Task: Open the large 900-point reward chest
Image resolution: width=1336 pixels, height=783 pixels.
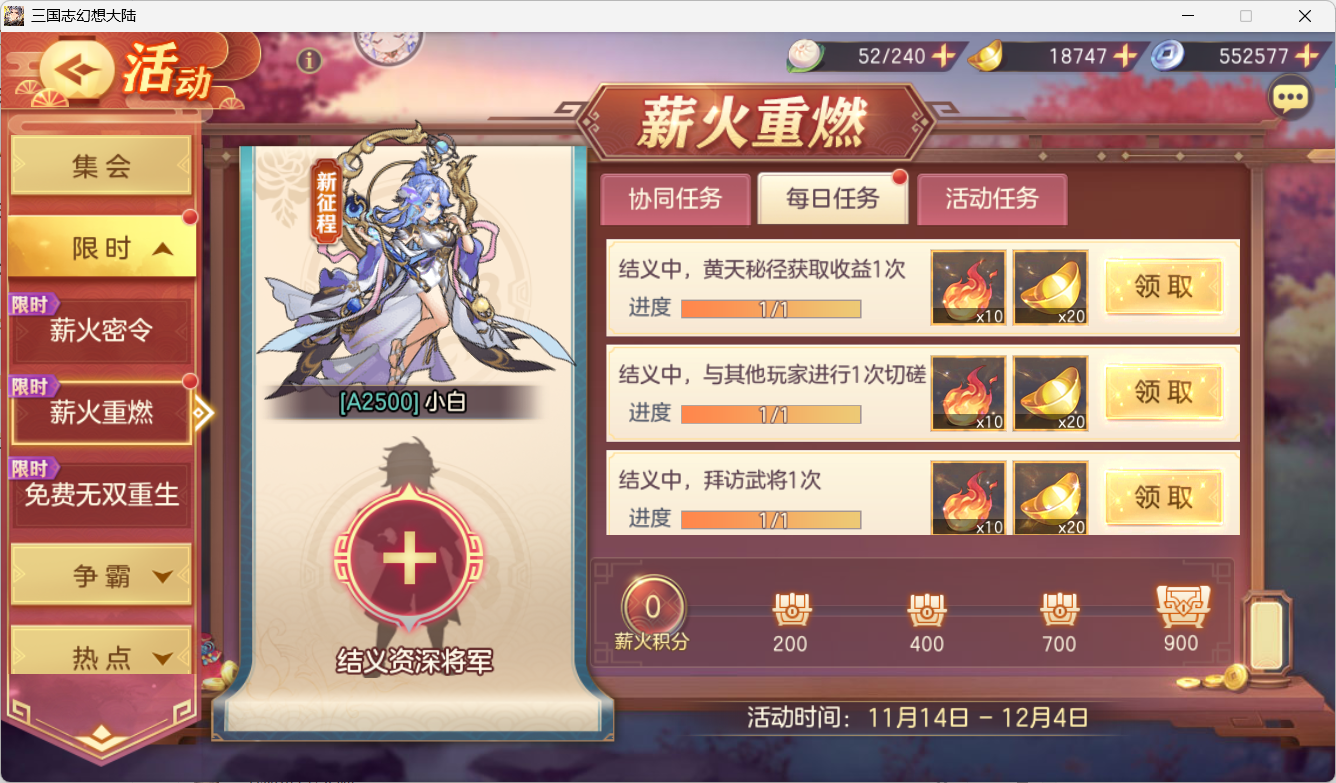Action: pyautogui.click(x=1182, y=604)
